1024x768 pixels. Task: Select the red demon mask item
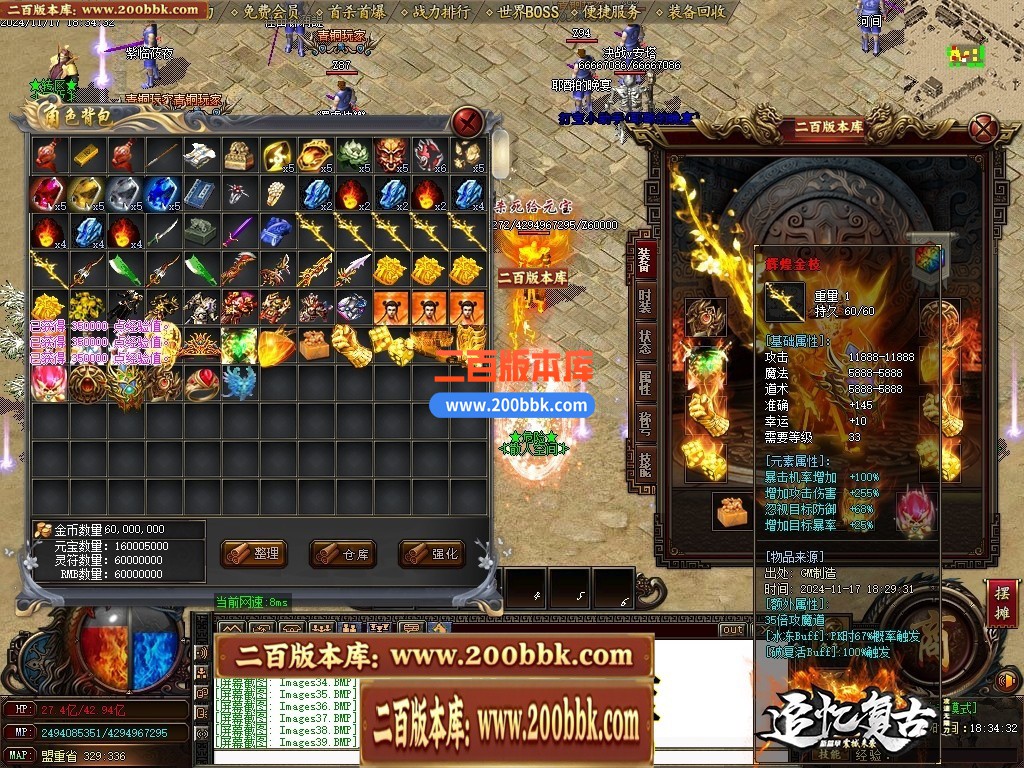point(391,154)
